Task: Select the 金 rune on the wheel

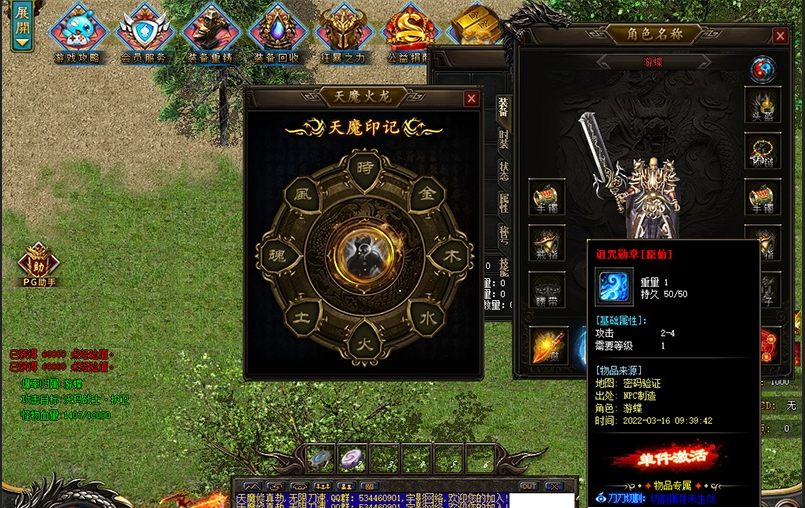Action: tap(424, 193)
